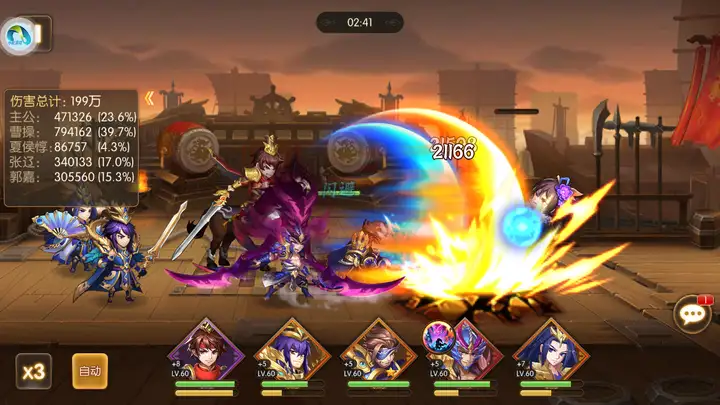This screenshot has height=405, width=720.
Task: Open the chat speech bubble
Action: click(x=691, y=315)
